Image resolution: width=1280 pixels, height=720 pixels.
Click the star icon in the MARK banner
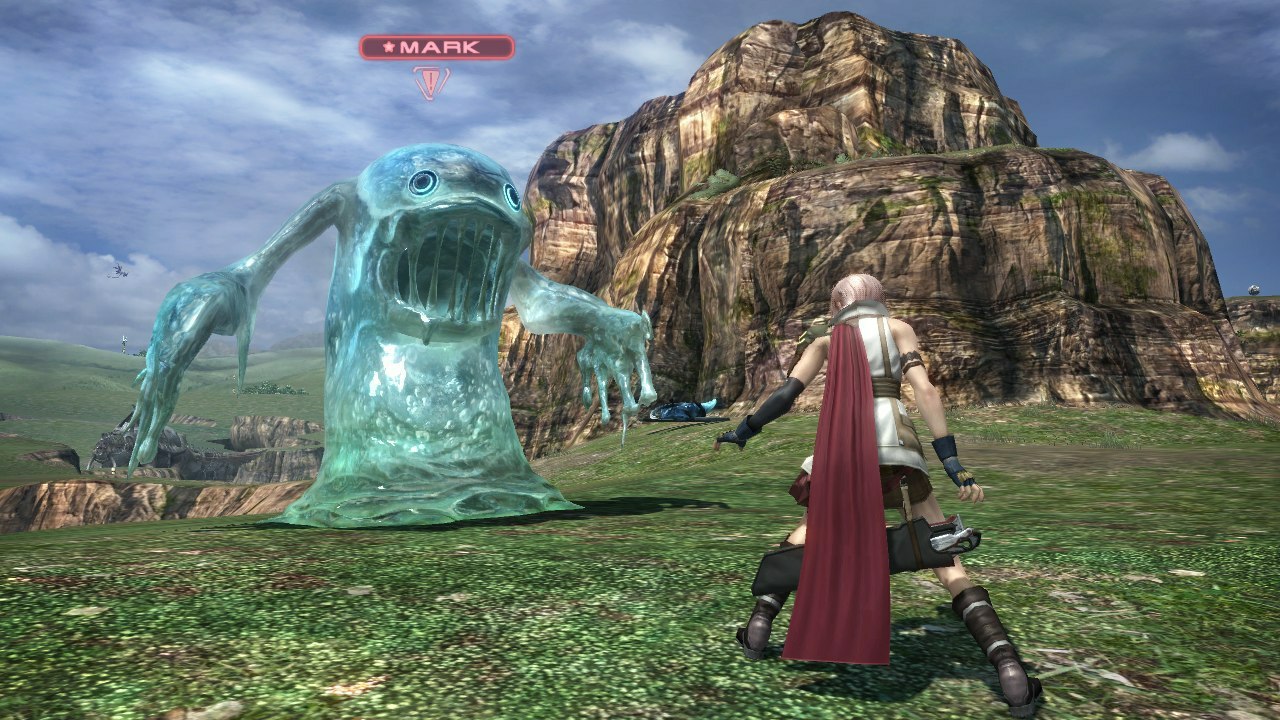(x=390, y=46)
